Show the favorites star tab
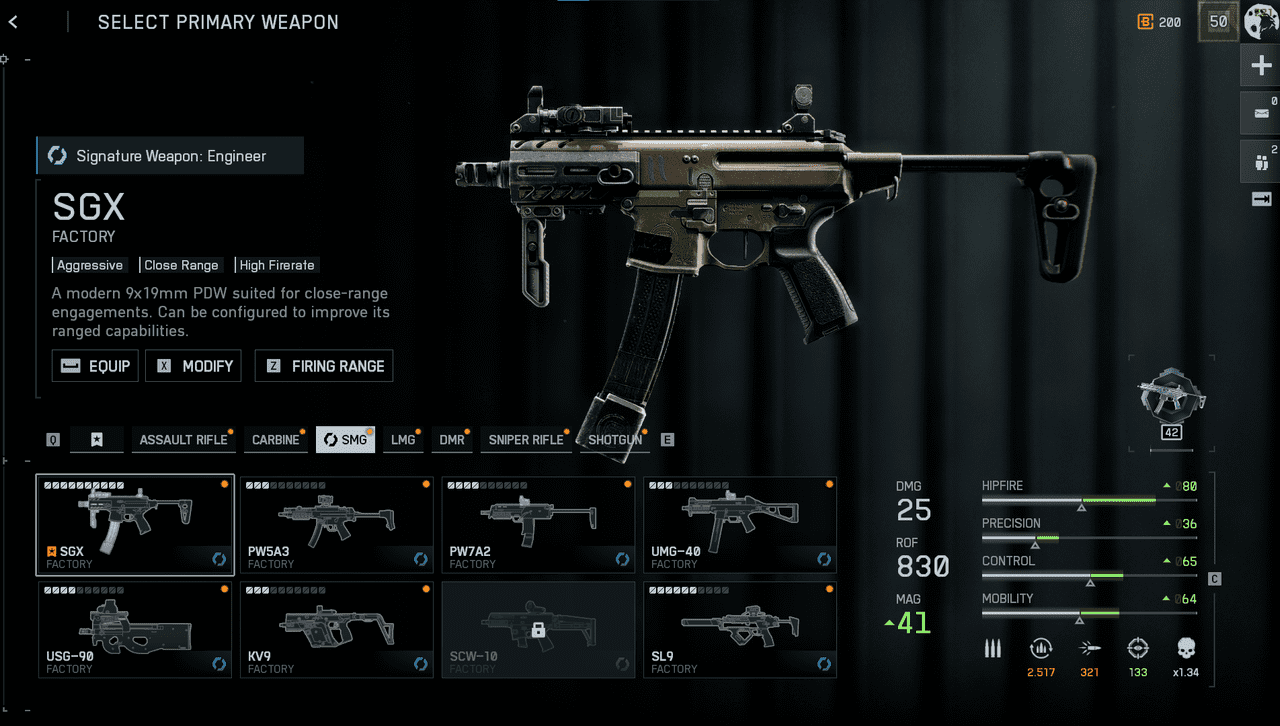Image resolution: width=1280 pixels, height=726 pixels. pyautogui.click(x=97, y=440)
